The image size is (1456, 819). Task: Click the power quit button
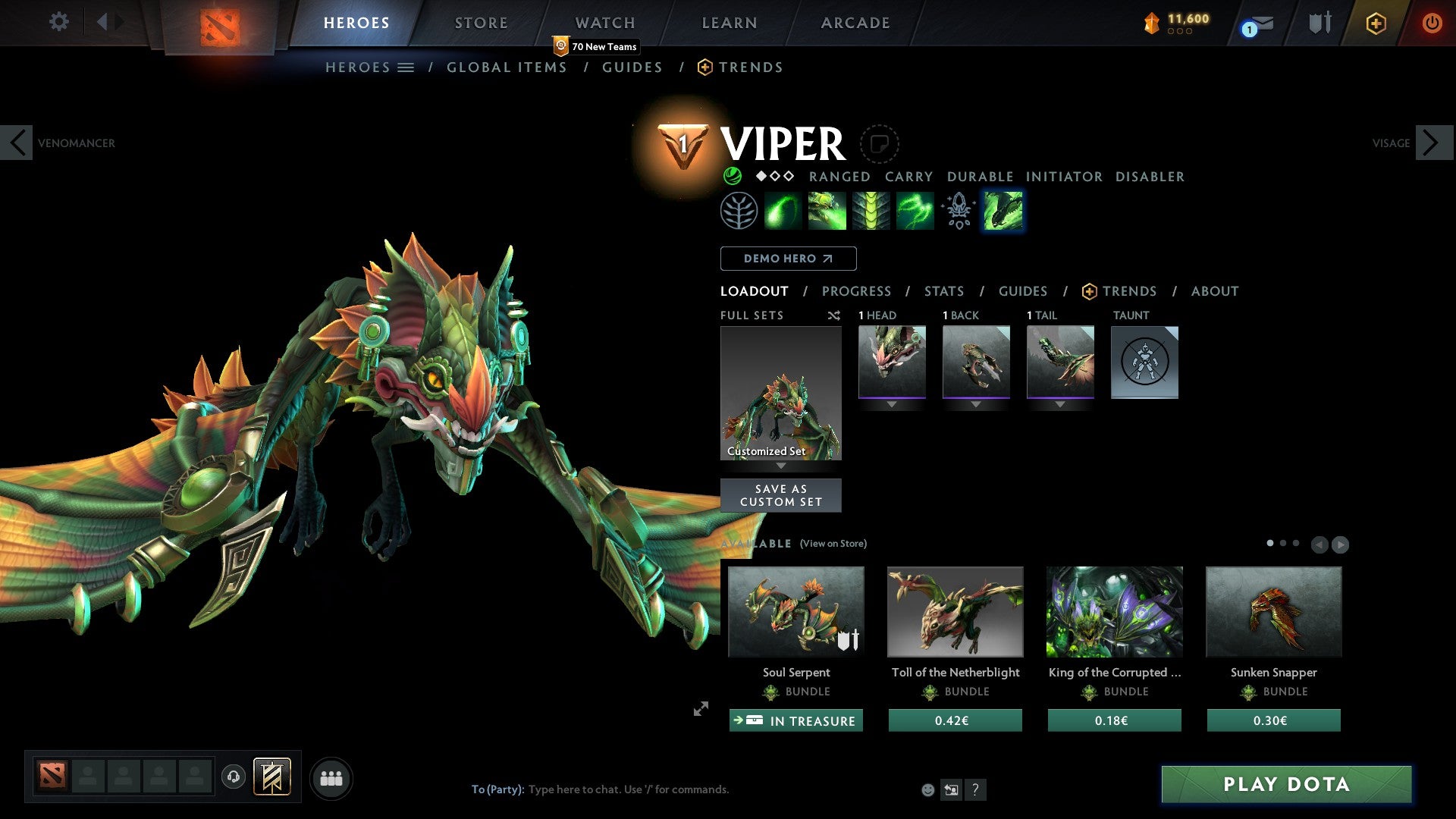click(1432, 23)
